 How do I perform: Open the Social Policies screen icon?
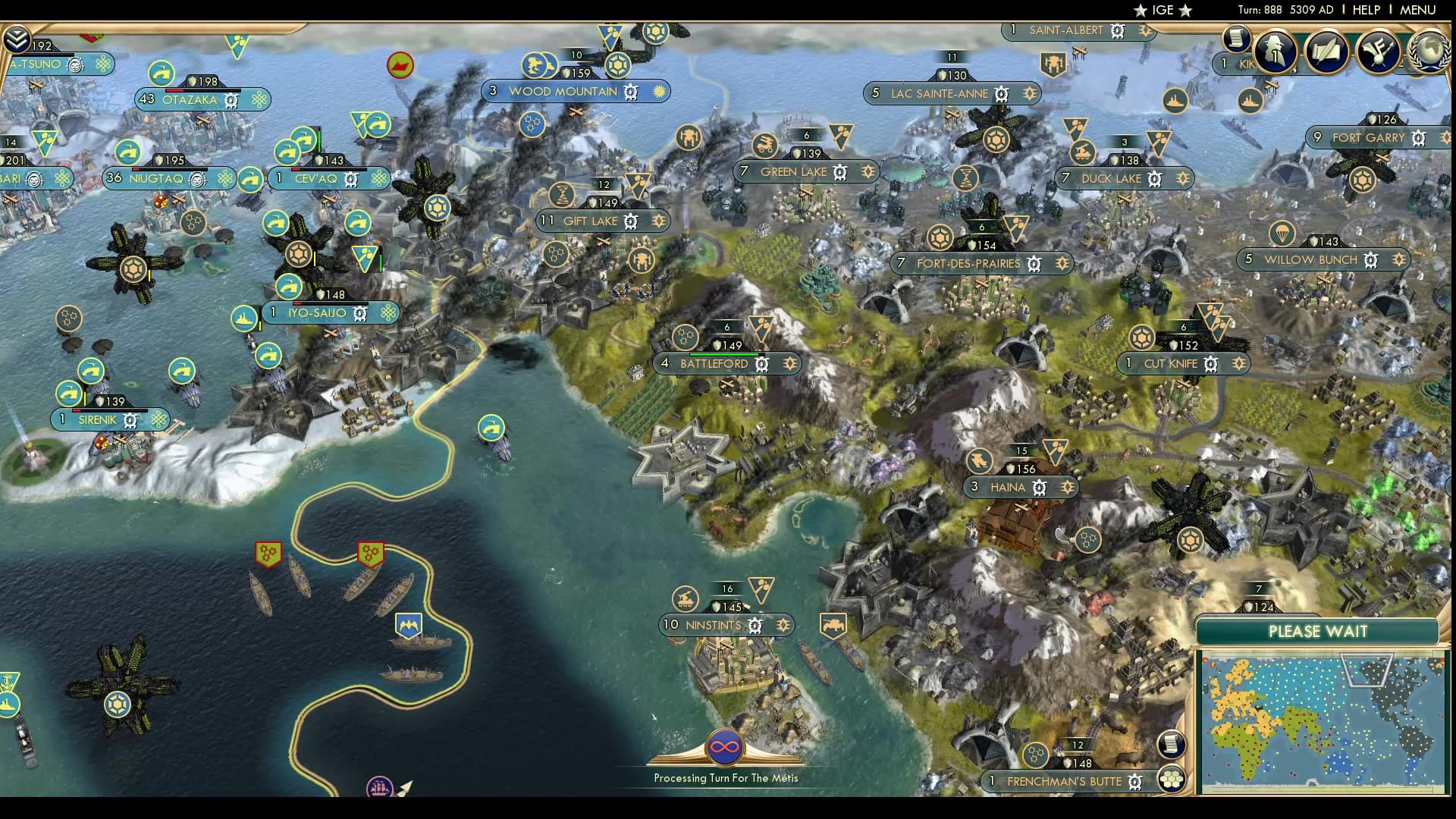[1326, 51]
